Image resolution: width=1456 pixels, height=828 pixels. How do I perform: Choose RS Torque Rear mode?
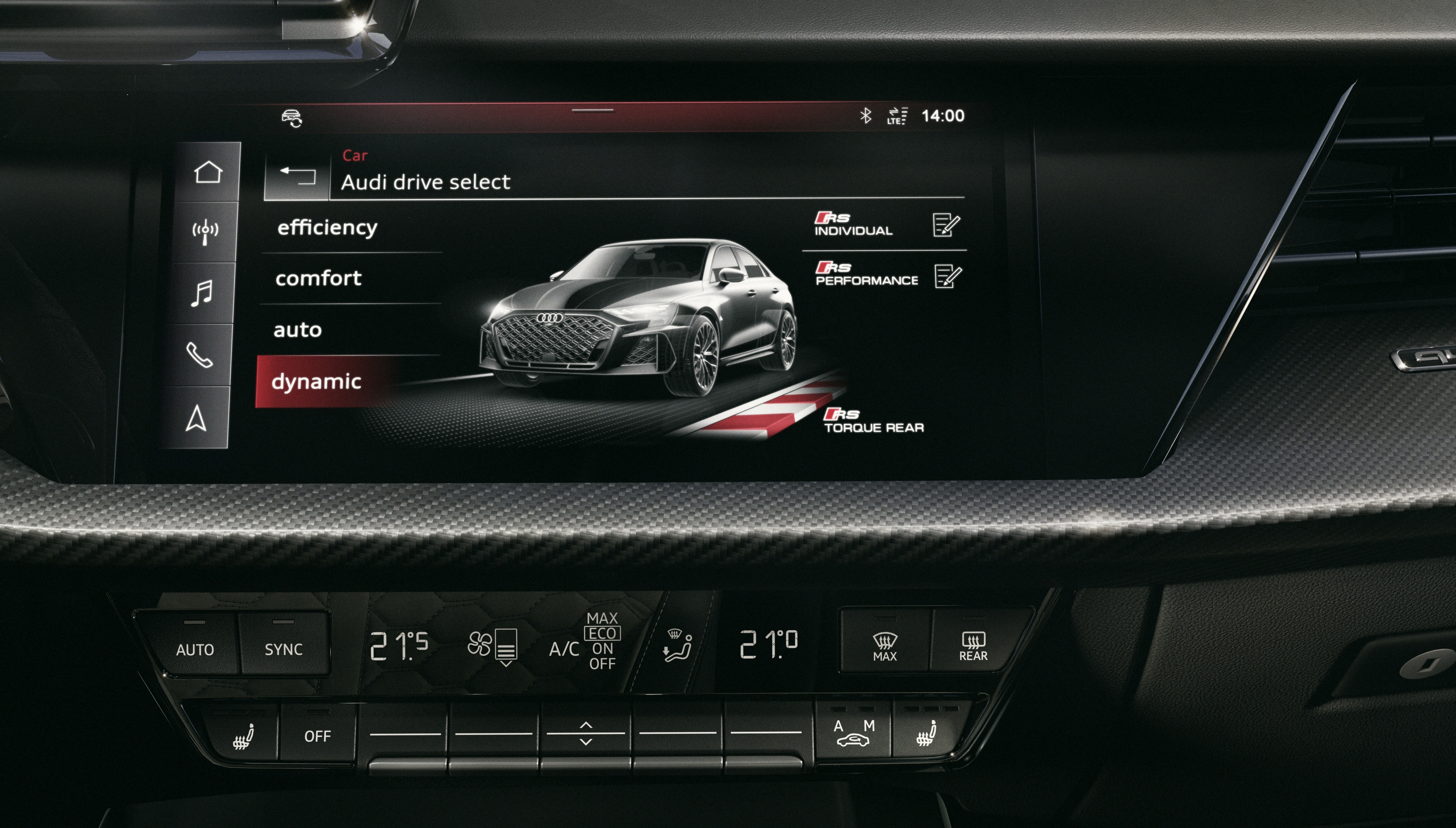873,421
